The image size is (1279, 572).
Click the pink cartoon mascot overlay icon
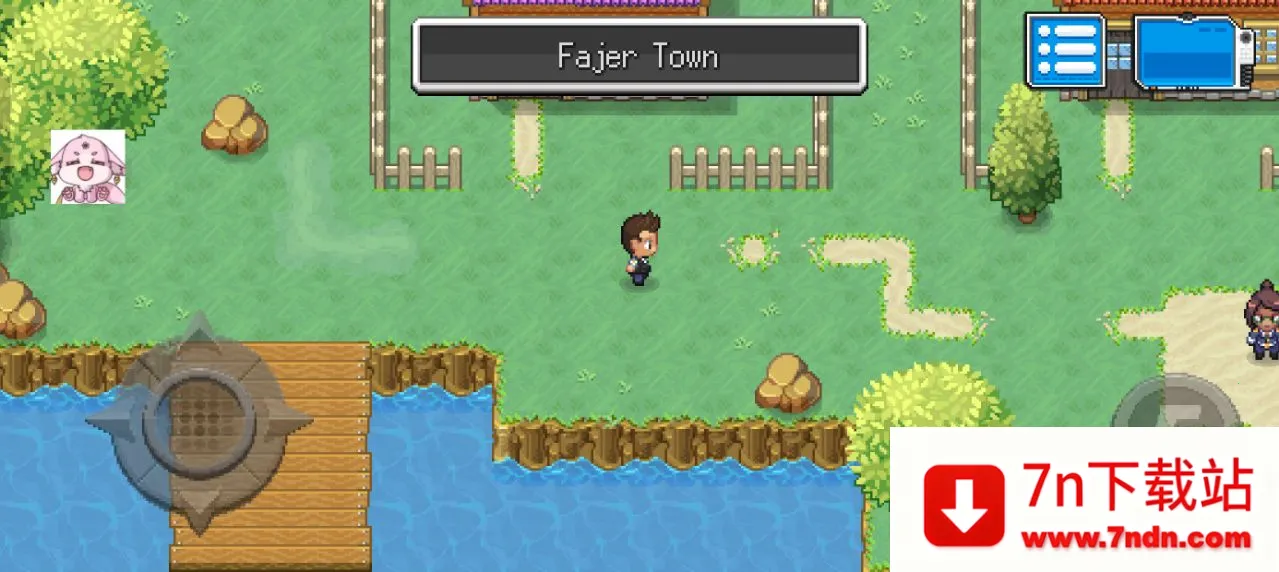(x=88, y=167)
